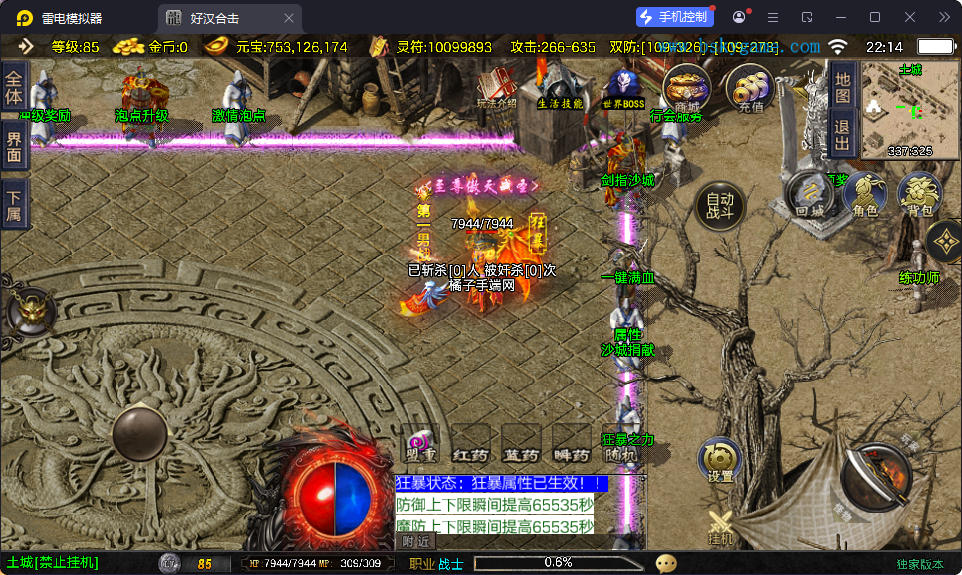Screen dimensions: 962x575
Task: Click the 手机控制 emulator button
Action: click(675, 17)
